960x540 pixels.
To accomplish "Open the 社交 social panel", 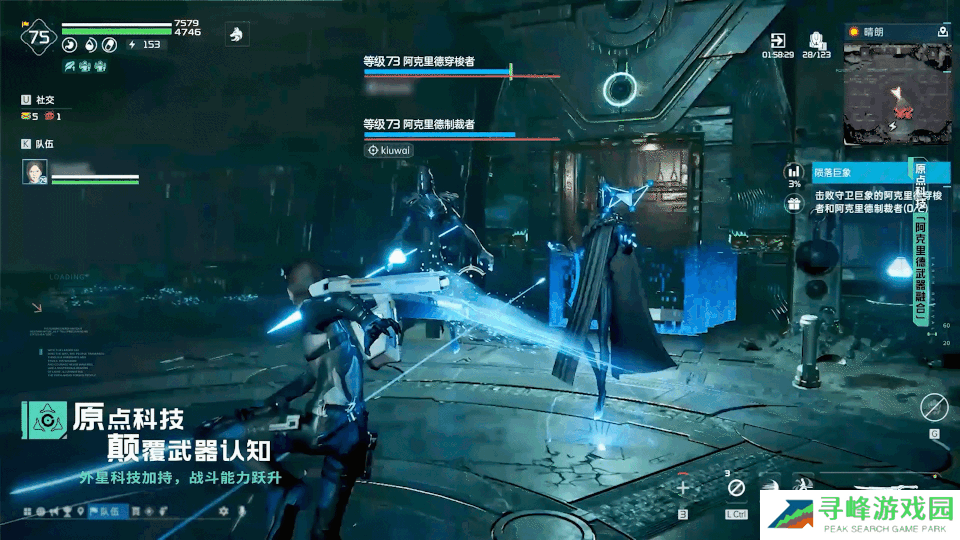I will pos(40,100).
